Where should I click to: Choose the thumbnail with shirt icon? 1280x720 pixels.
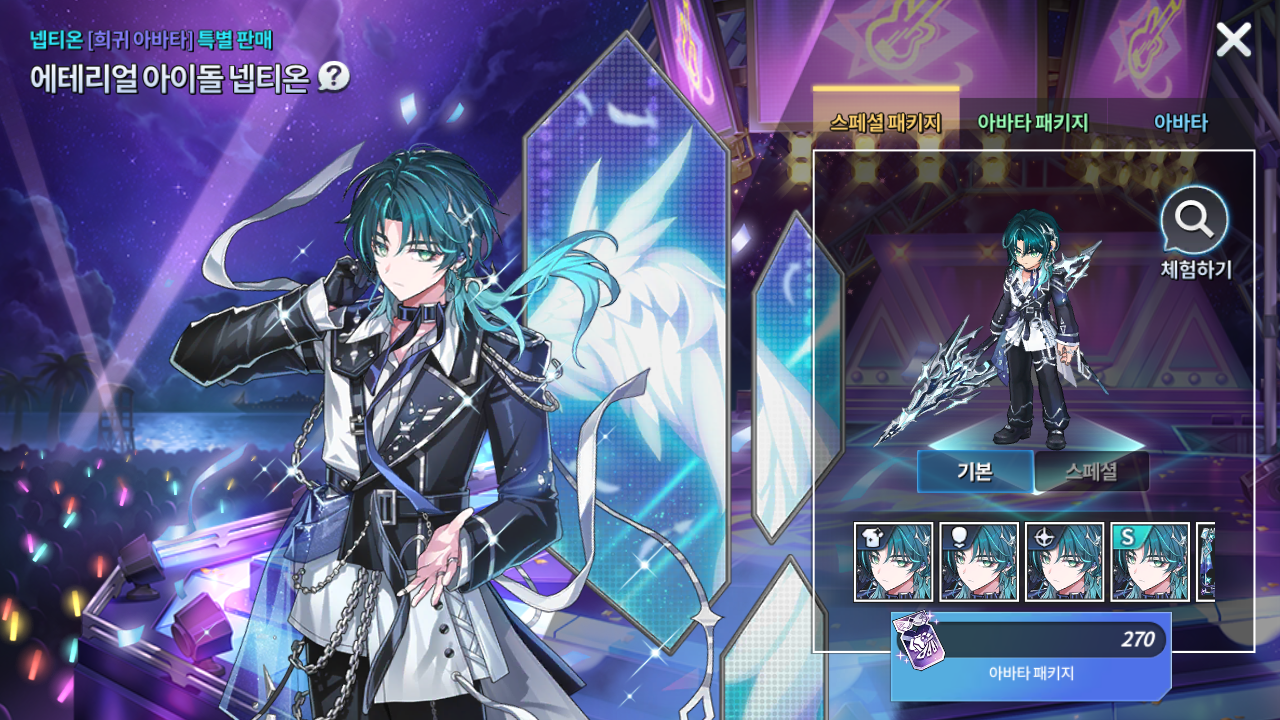893,562
